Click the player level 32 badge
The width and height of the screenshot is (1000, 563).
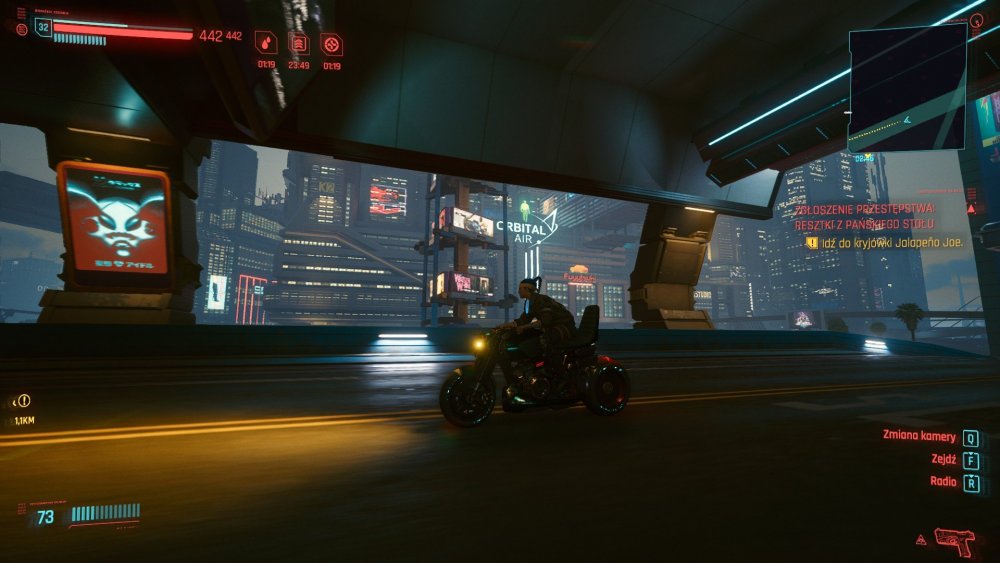click(x=43, y=28)
